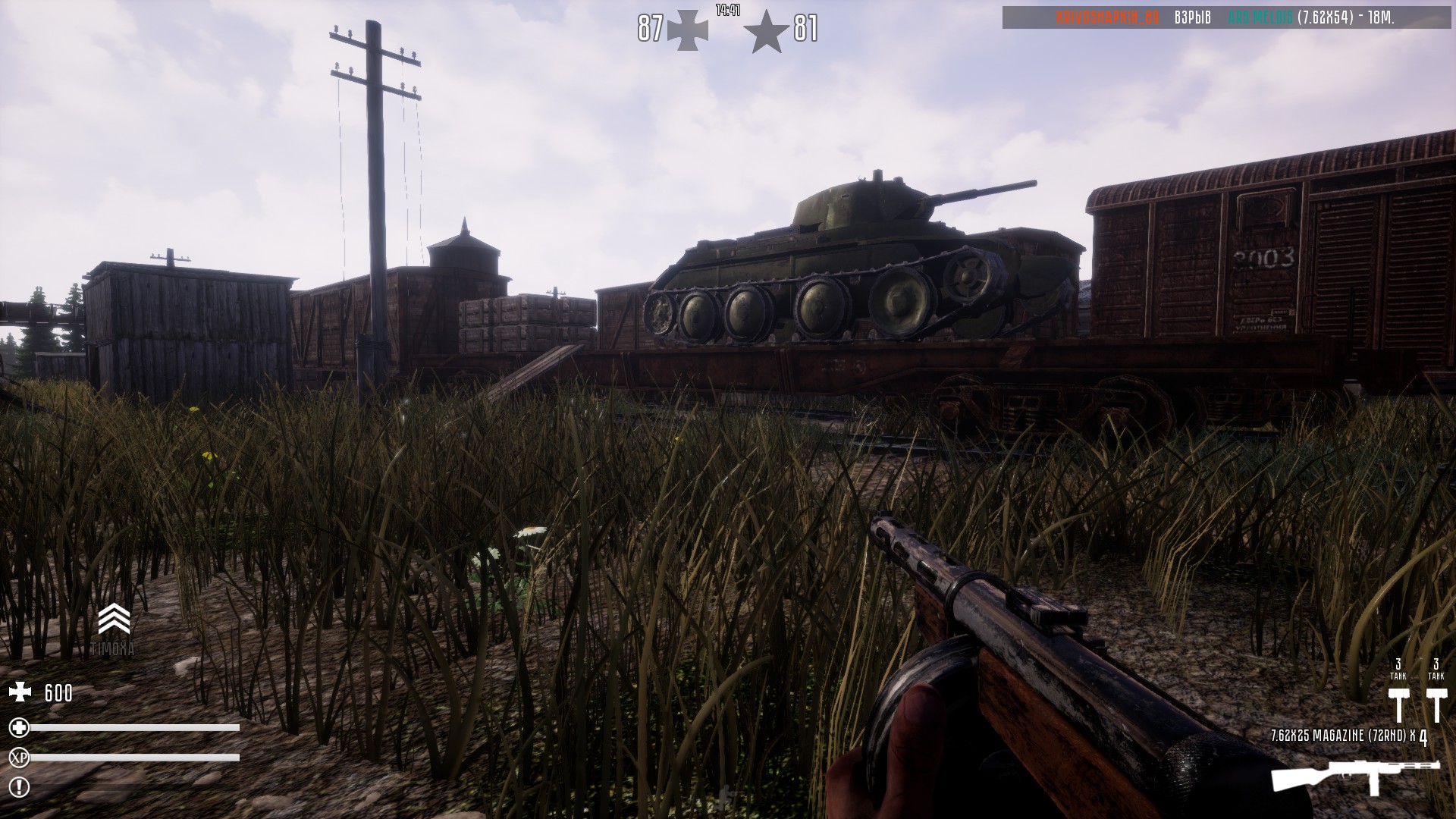Click the player name TIMOXA
1456x819 pixels.
click(114, 648)
